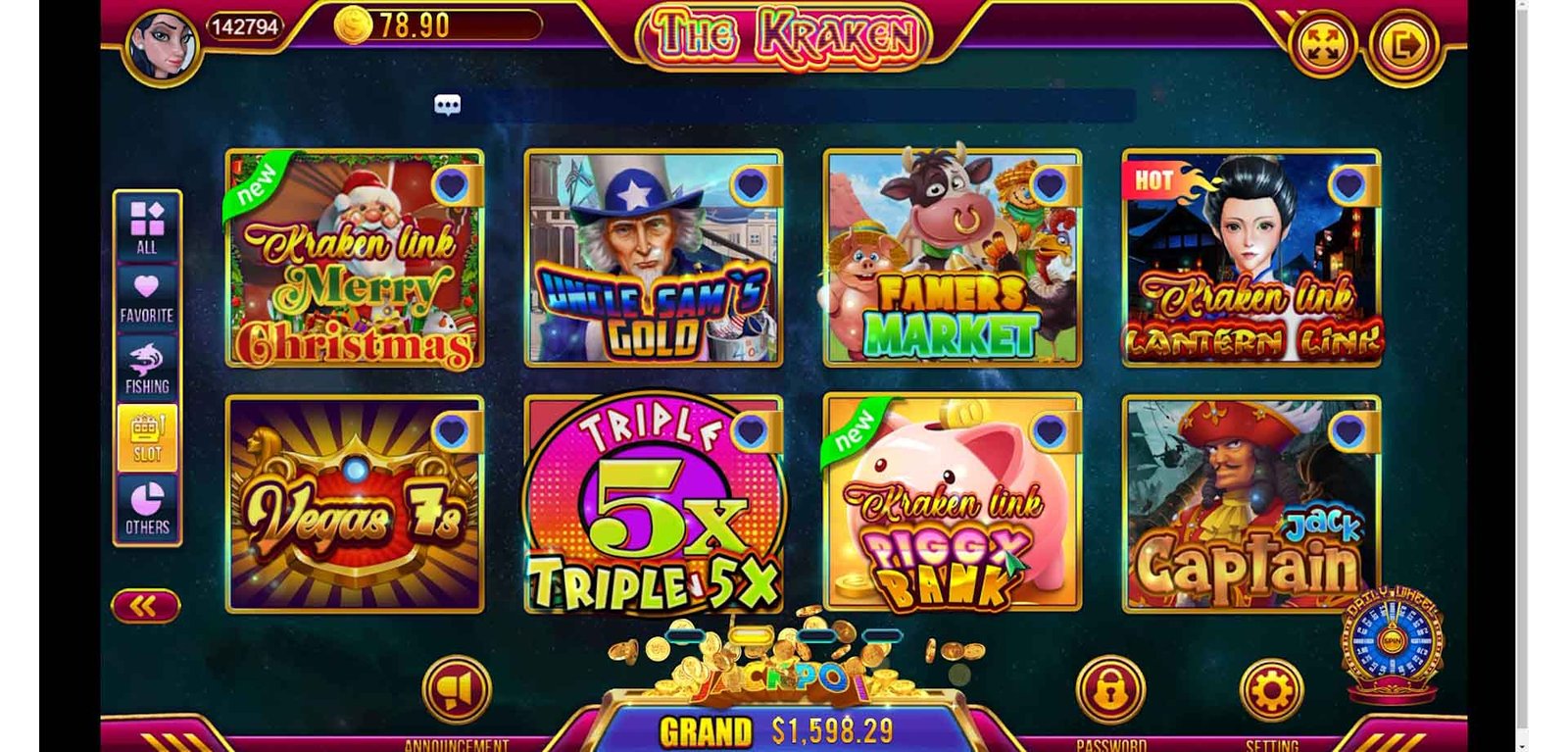Select the Slot games category
This screenshot has height=752, width=1568.
(x=147, y=437)
